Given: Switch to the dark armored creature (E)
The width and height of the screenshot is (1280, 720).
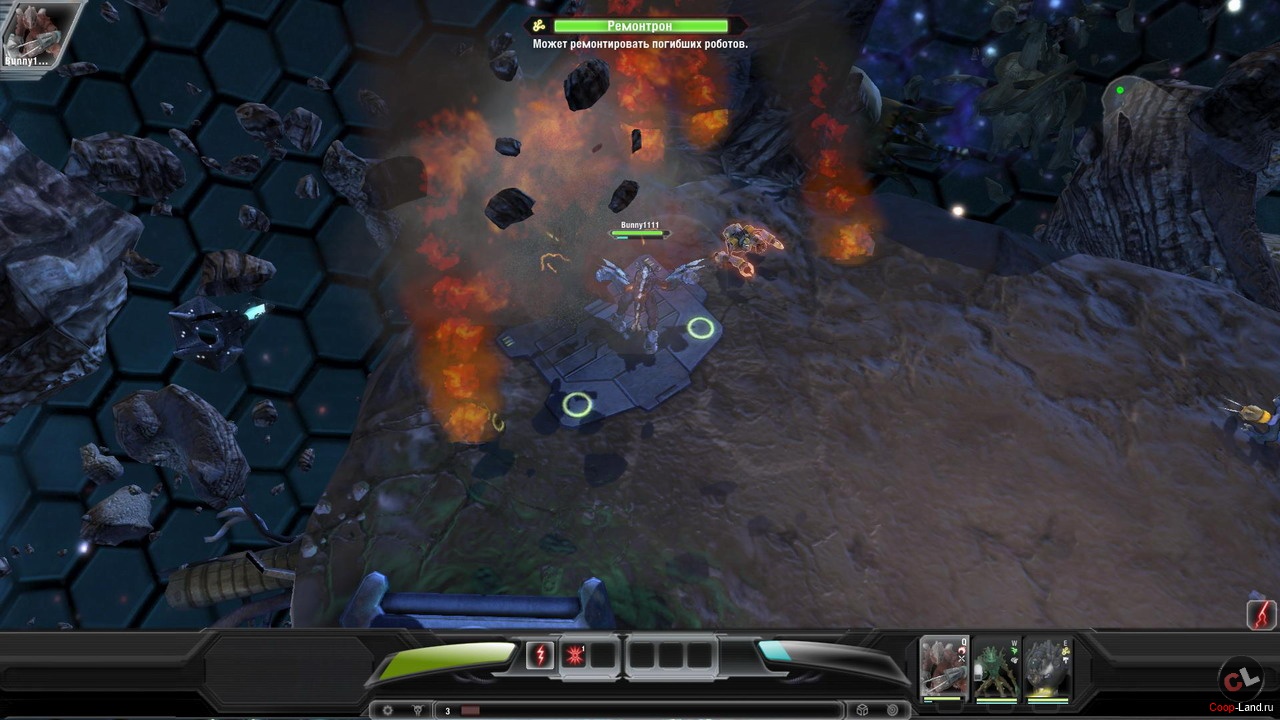Looking at the screenshot, I should coord(1047,667).
